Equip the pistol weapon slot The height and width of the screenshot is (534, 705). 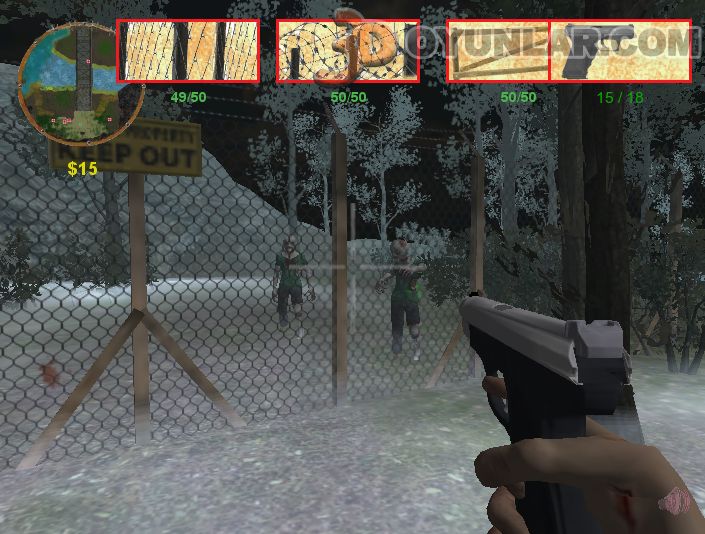[x=620, y=51]
